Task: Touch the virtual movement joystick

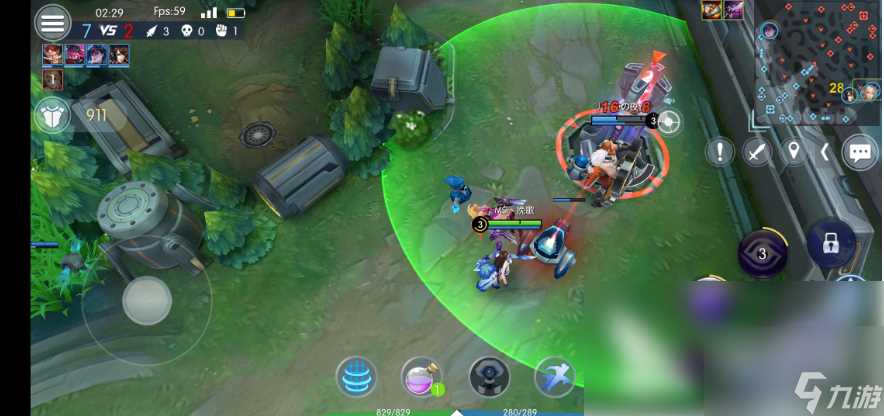Action: pos(147,297)
